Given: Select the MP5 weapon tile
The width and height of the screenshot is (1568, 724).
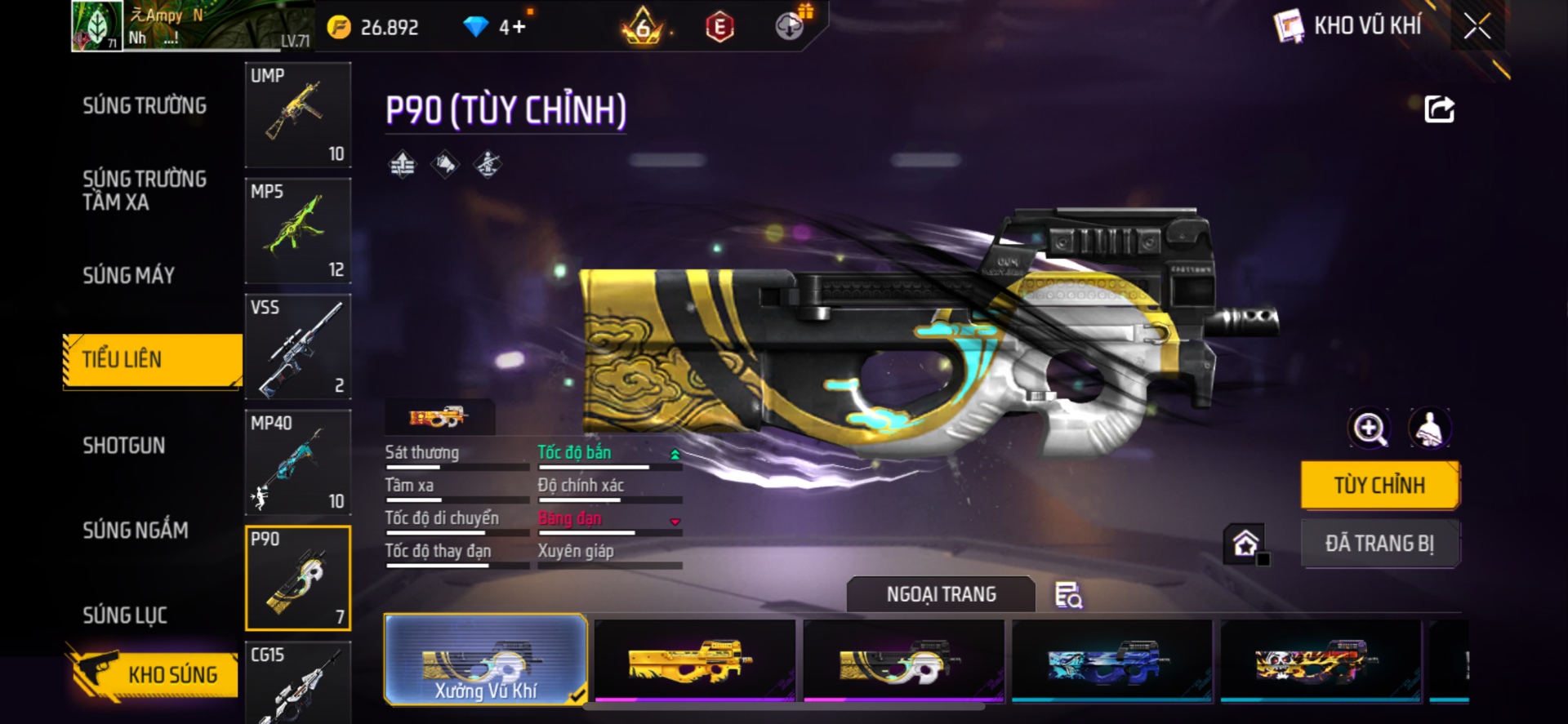Looking at the screenshot, I should tap(298, 231).
